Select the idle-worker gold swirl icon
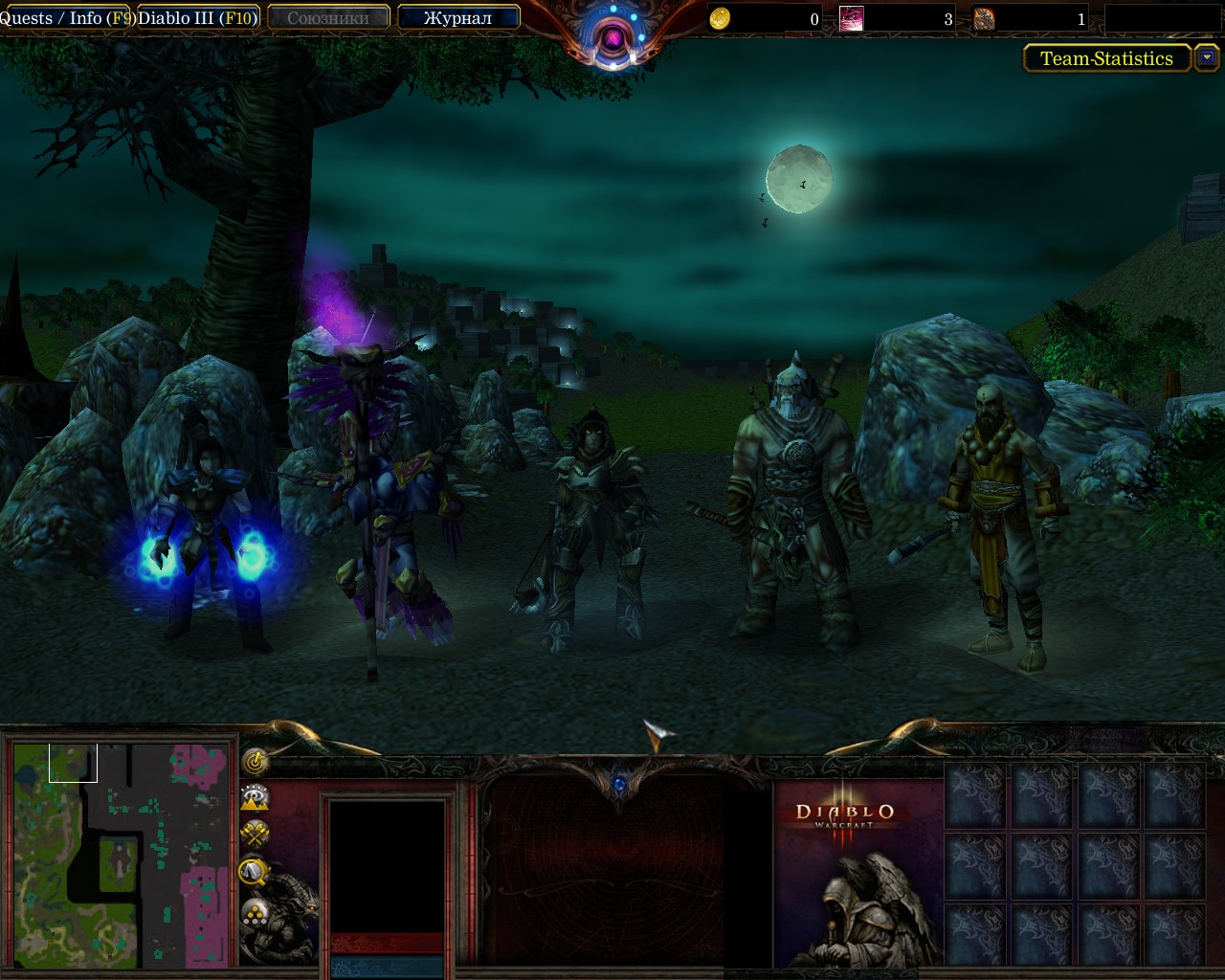 coord(254,763)
